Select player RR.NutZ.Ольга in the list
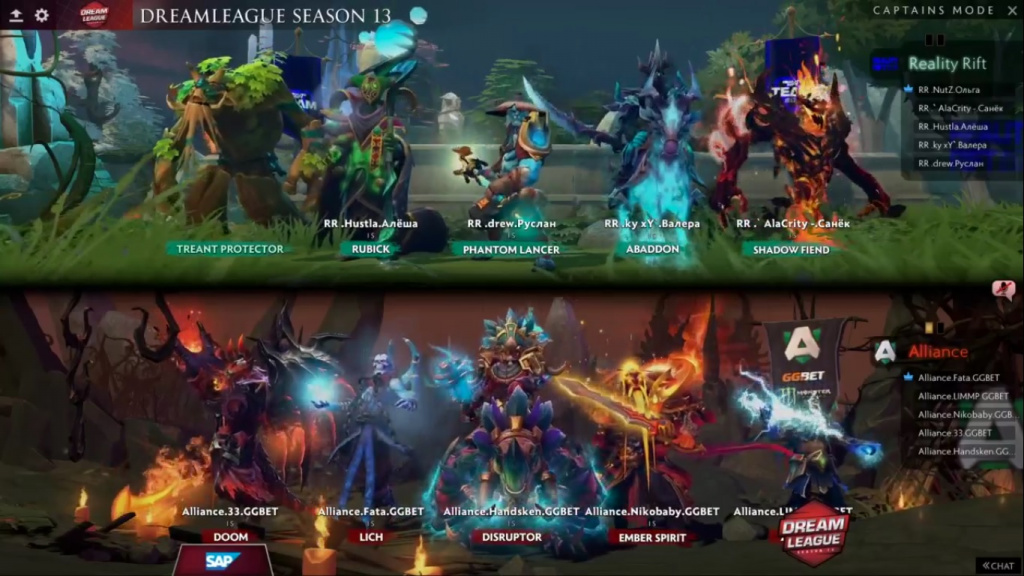The image size is (1024, 576). [948, 90]
